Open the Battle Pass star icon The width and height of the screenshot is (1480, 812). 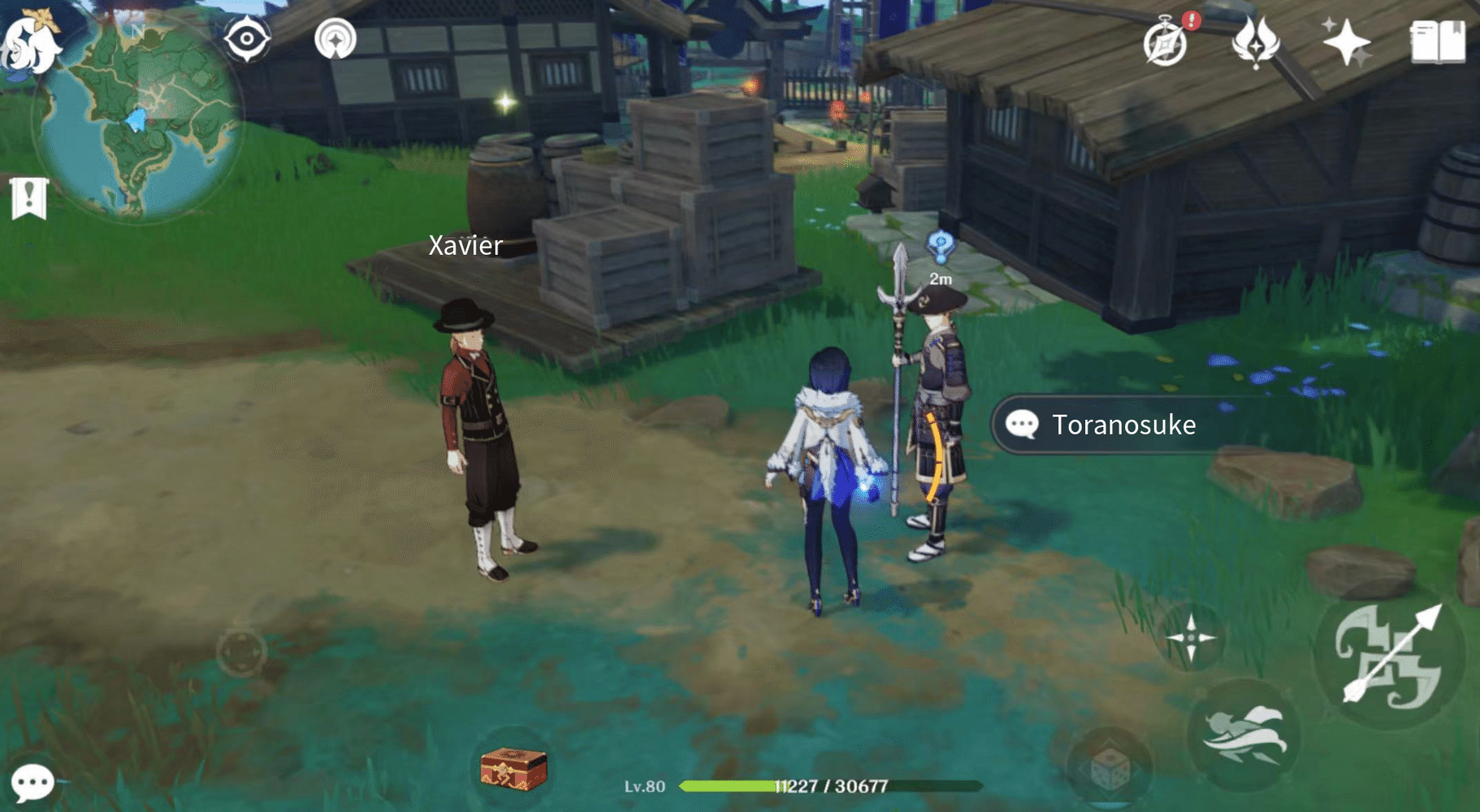click(1346, 41)
